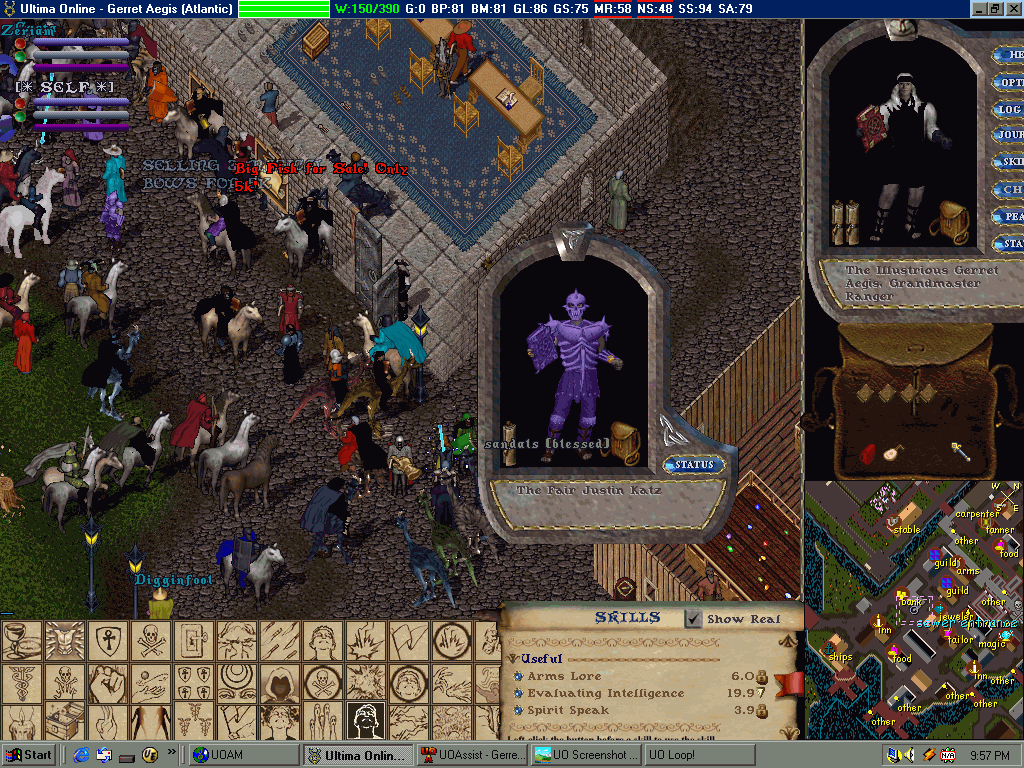Use the Arms Lore skill button
The height and width of the screenshot is (768, 1024).
point(518,677)
